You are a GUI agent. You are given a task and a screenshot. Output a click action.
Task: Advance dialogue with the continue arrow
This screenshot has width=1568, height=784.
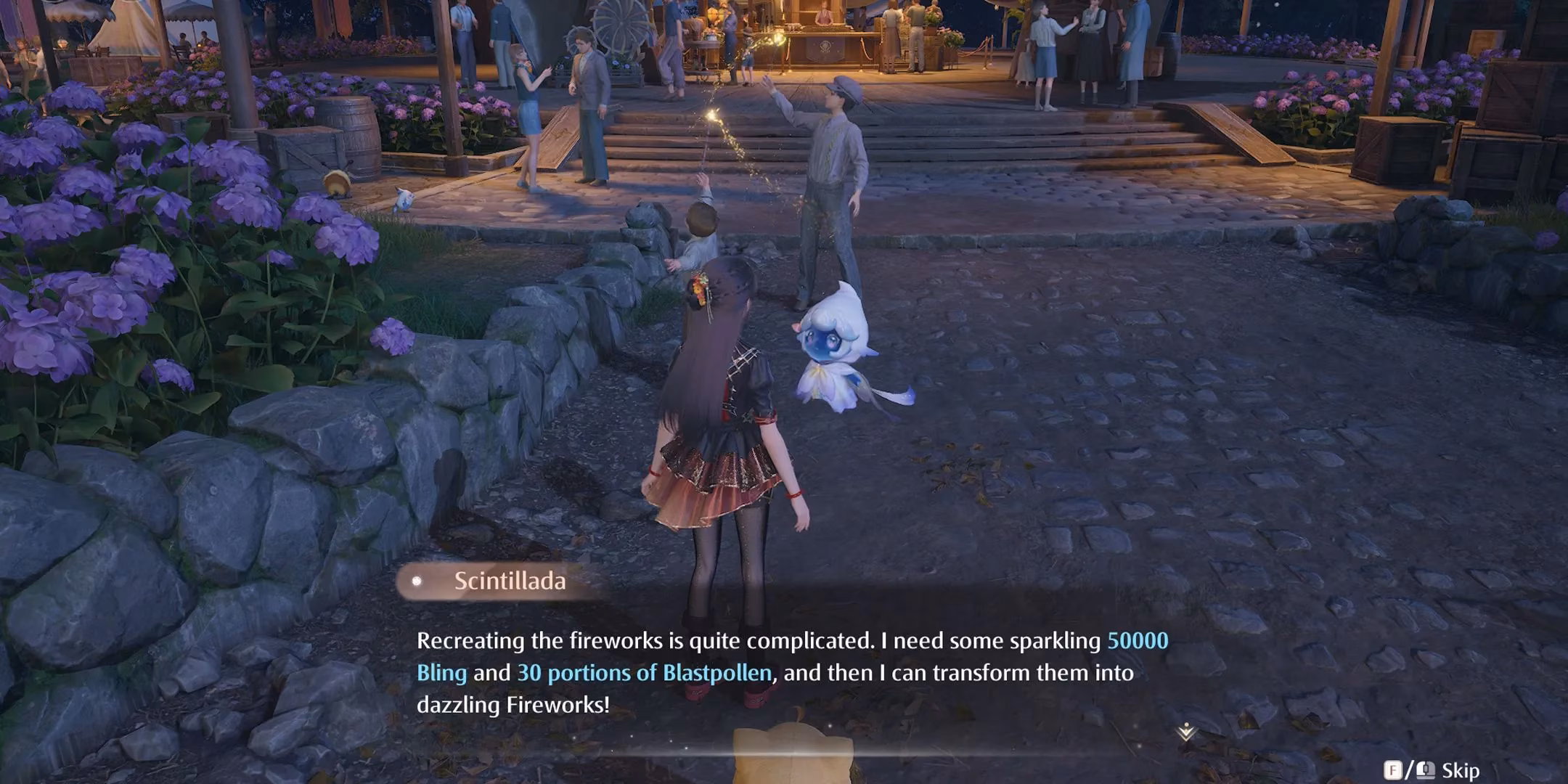pyautogui.click(x=1186, y=732)
